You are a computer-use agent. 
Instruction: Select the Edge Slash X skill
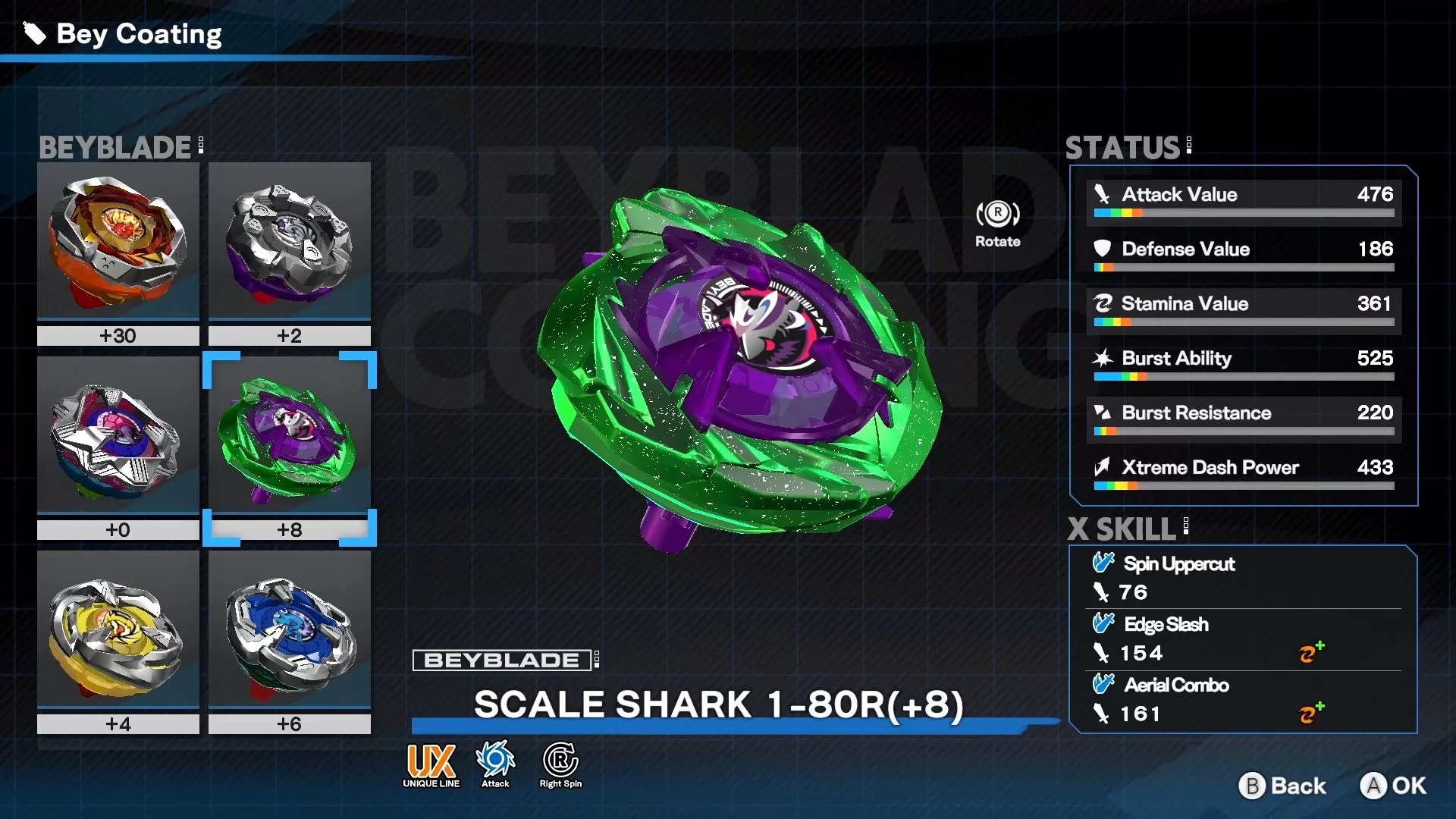1166,625
